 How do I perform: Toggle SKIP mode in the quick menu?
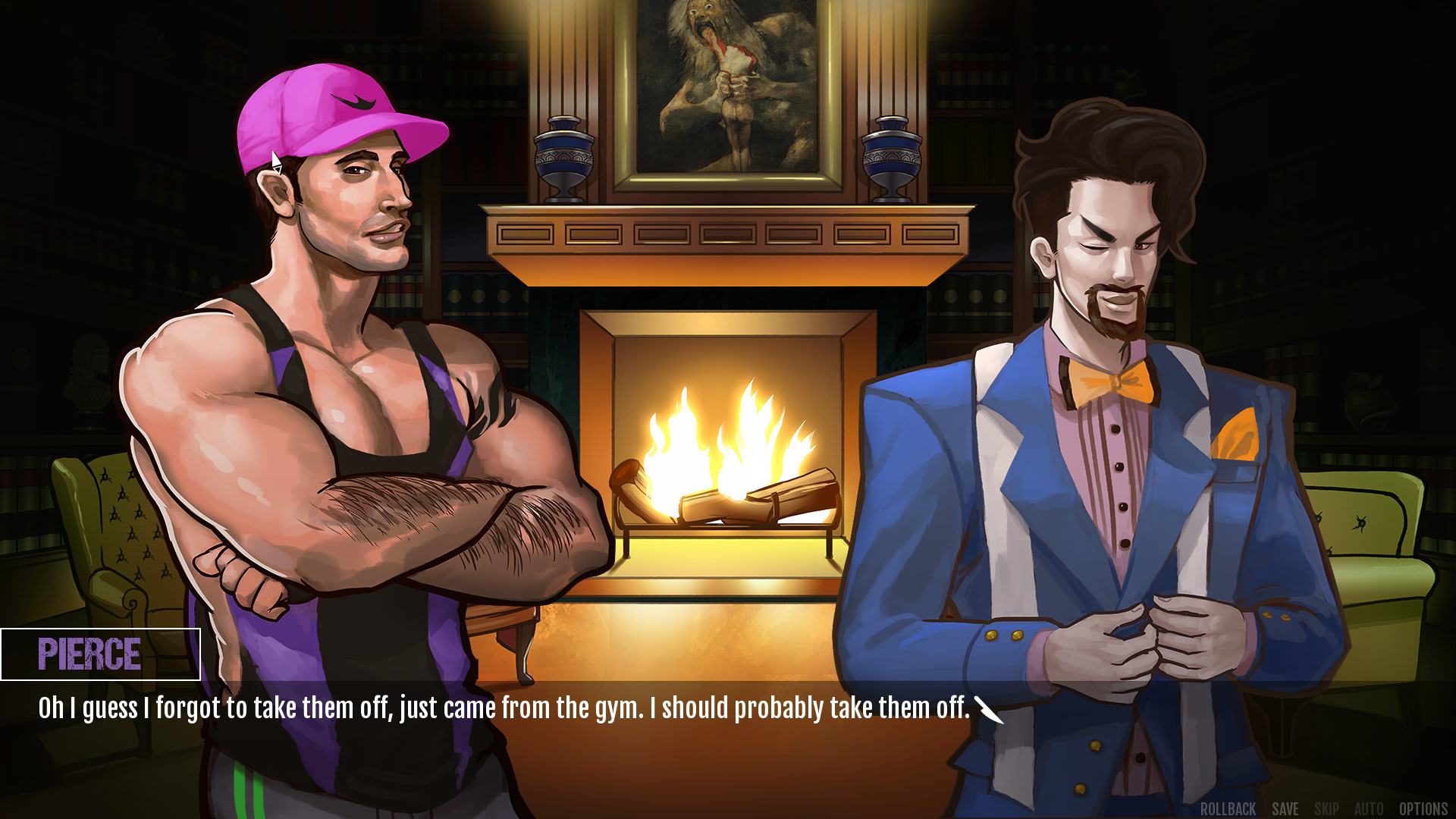tap(1326, 808)
